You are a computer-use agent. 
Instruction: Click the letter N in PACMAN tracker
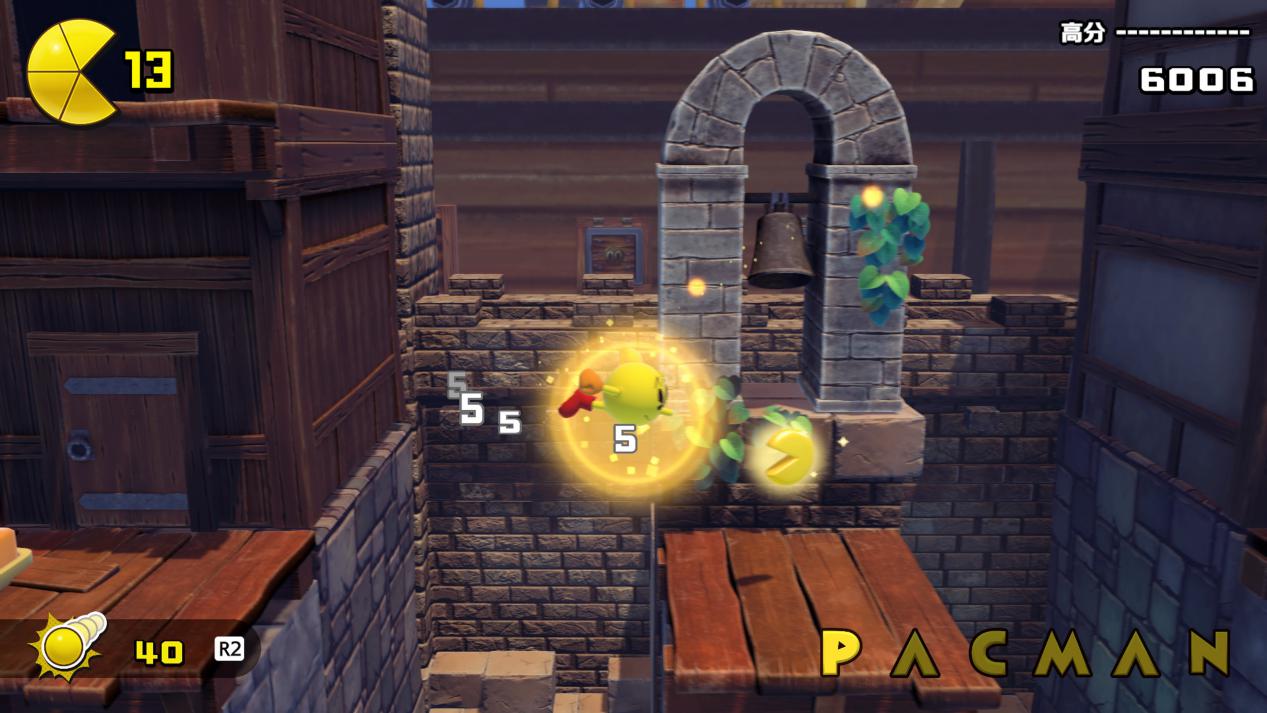(x=1207, y=653)
